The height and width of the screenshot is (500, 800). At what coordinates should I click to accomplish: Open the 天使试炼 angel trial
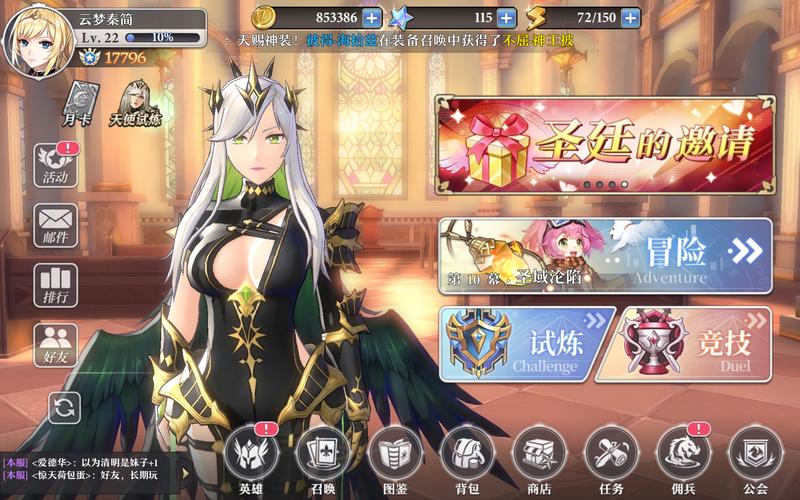click(135, 104)
